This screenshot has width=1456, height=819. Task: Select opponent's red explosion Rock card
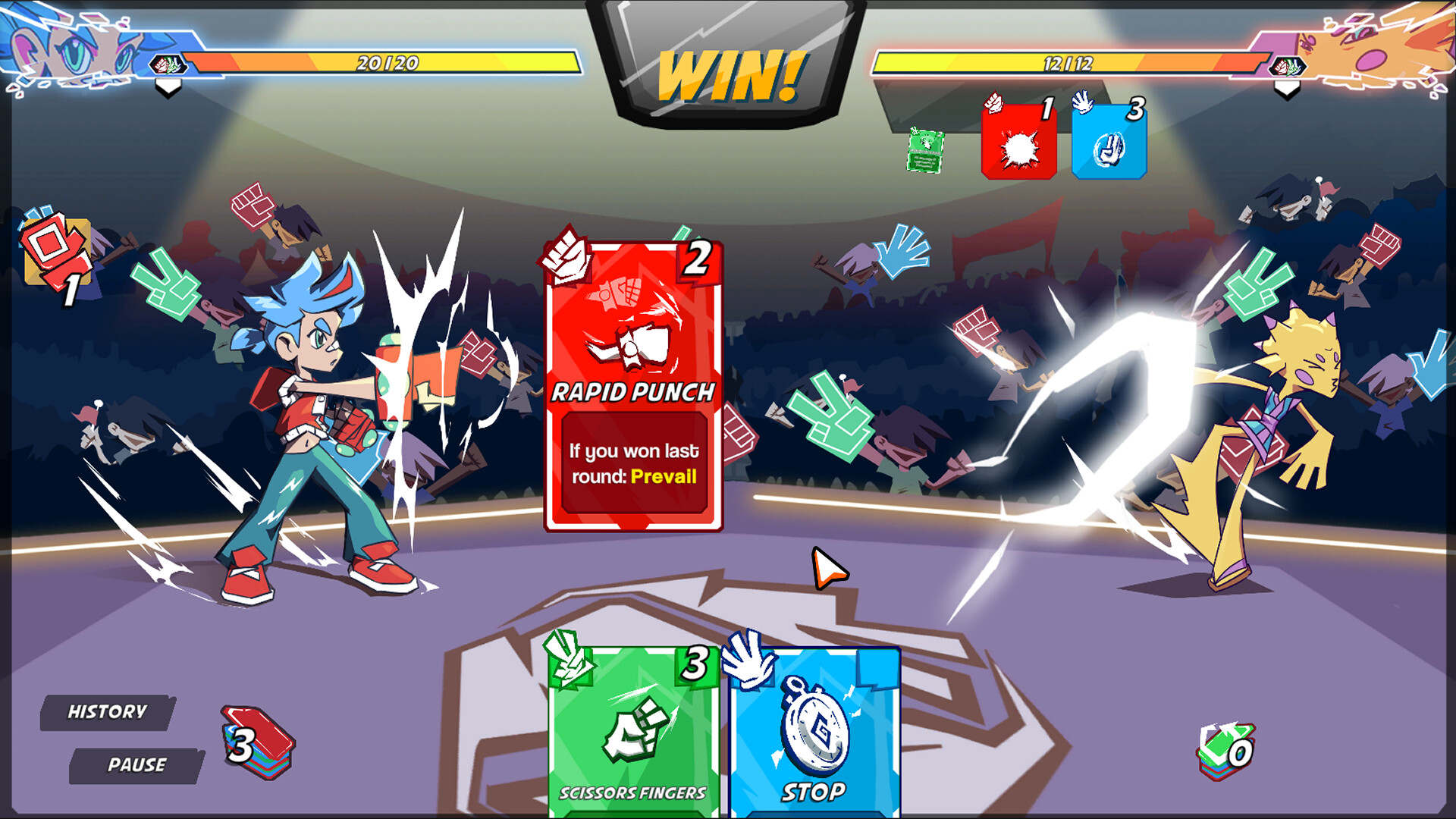point(1019,140)
